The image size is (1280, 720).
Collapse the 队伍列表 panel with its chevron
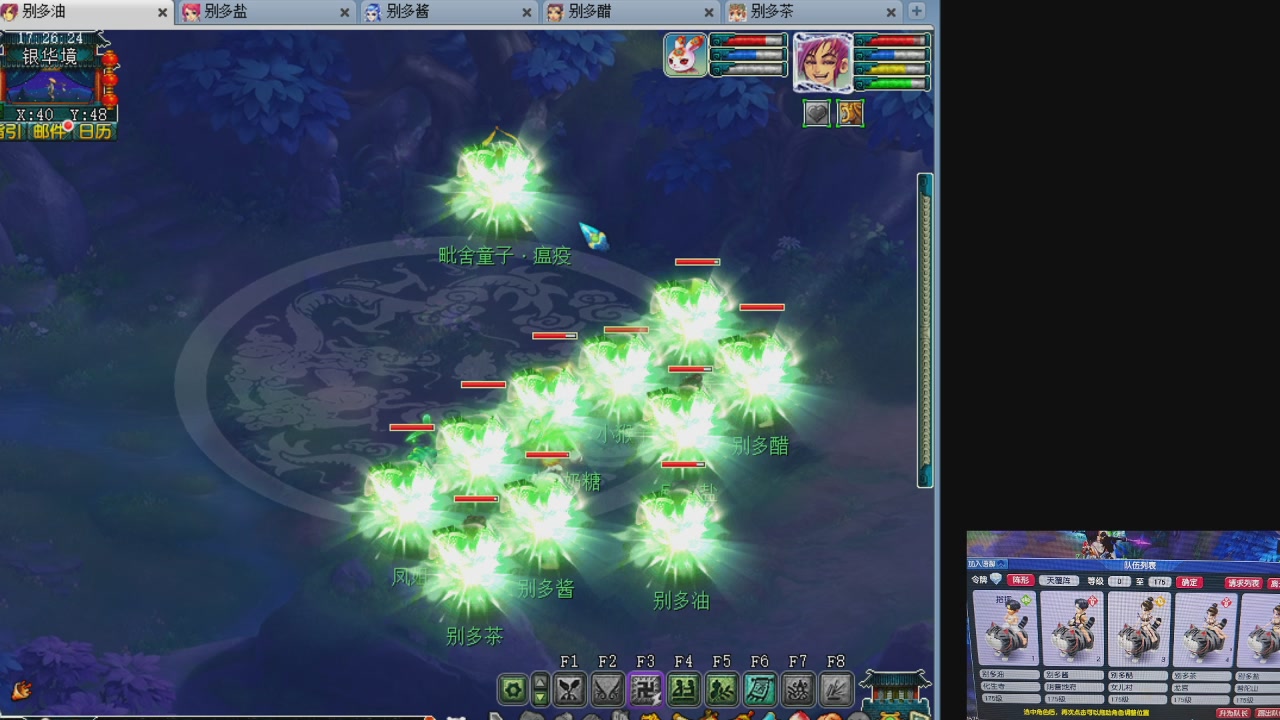pos(1001,564)
